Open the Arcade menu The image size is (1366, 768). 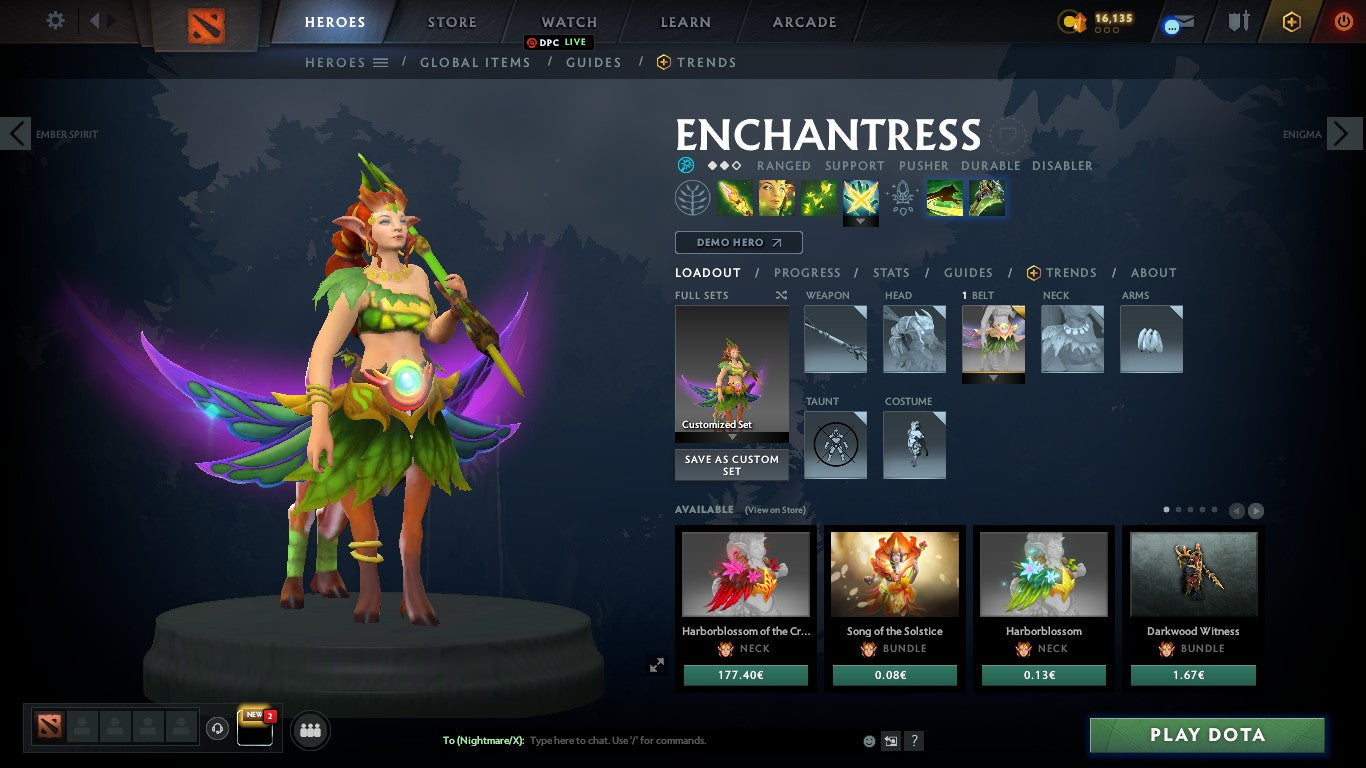(x=803, y=21)
